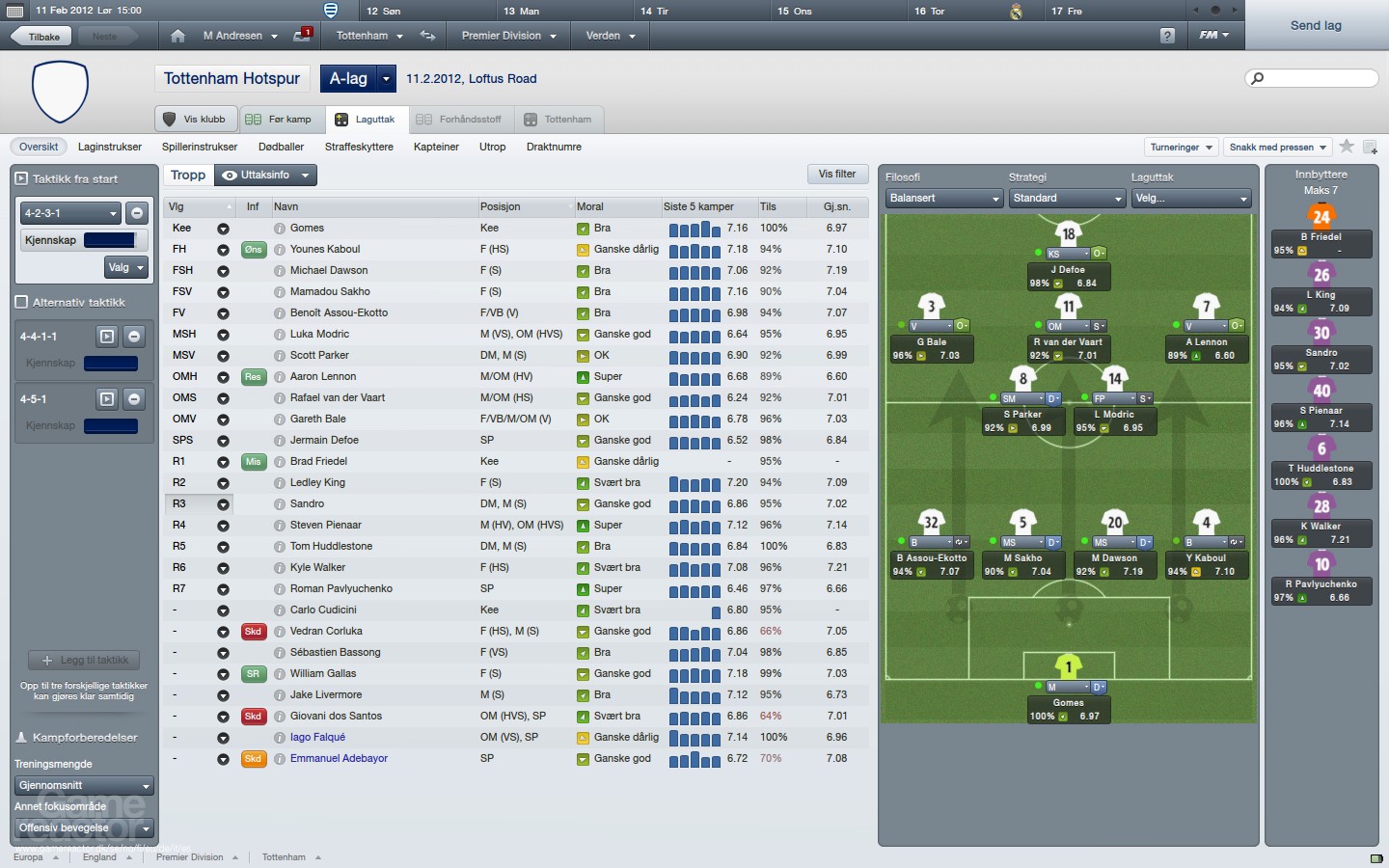This screenshot has width=1389, height=868.
Task: Submit lineup with the Send lag button
Action: click(1315, 26)
